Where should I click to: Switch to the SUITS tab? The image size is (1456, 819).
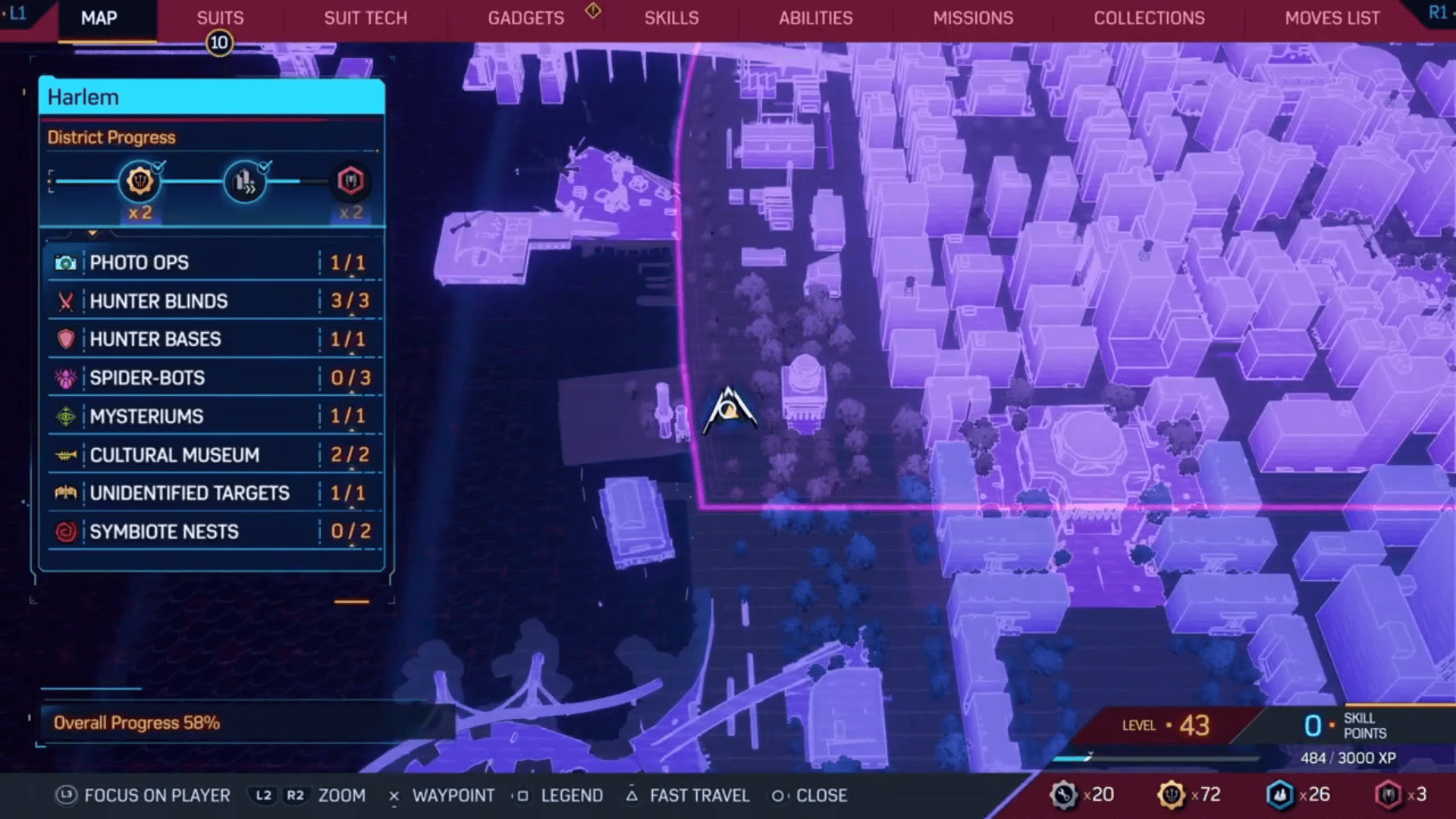219,17
